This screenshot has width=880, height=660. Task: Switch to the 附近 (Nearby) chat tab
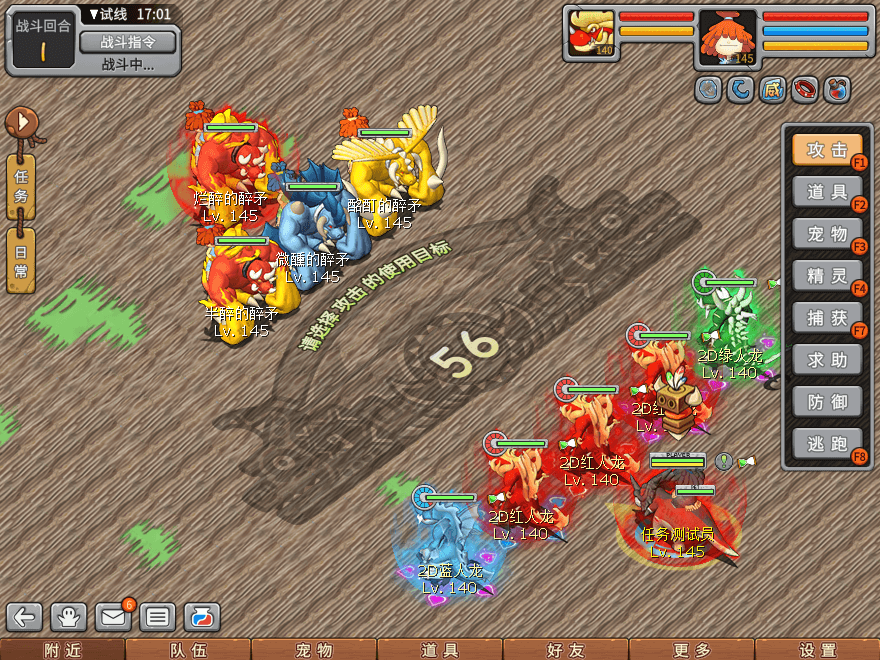(x=62, y=650)
